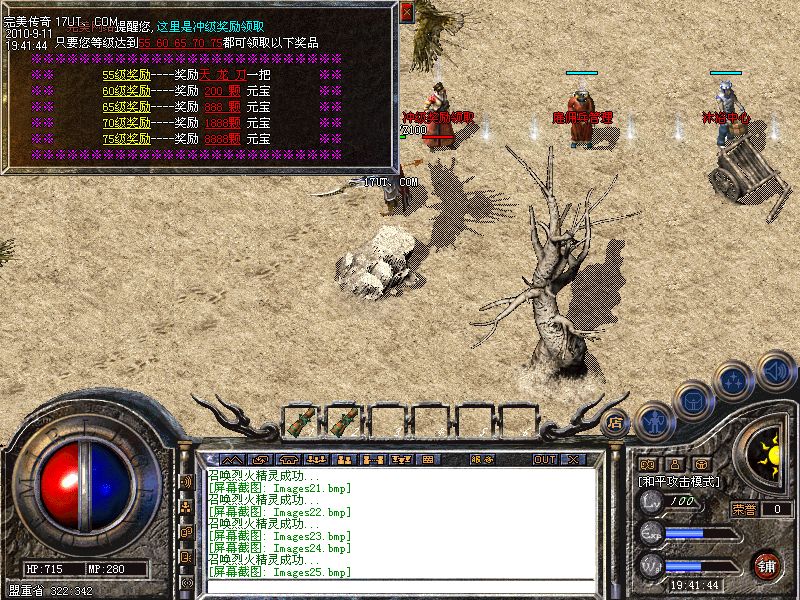Screen dimensions: 800x600
Task: Open the character figure round button
Action: (x=653, y=420)
